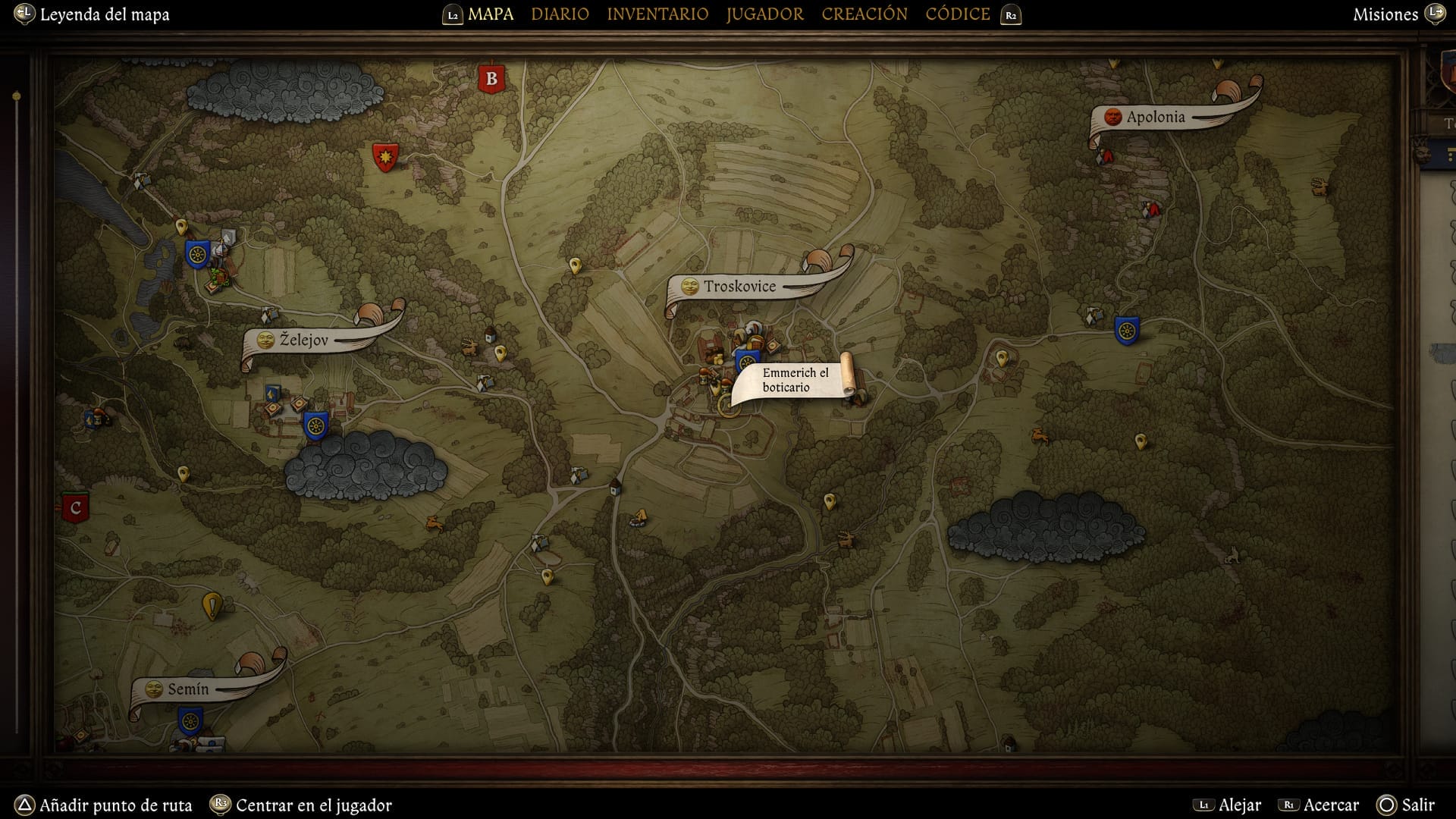Click the yellow pin east of Želejov

500,353
